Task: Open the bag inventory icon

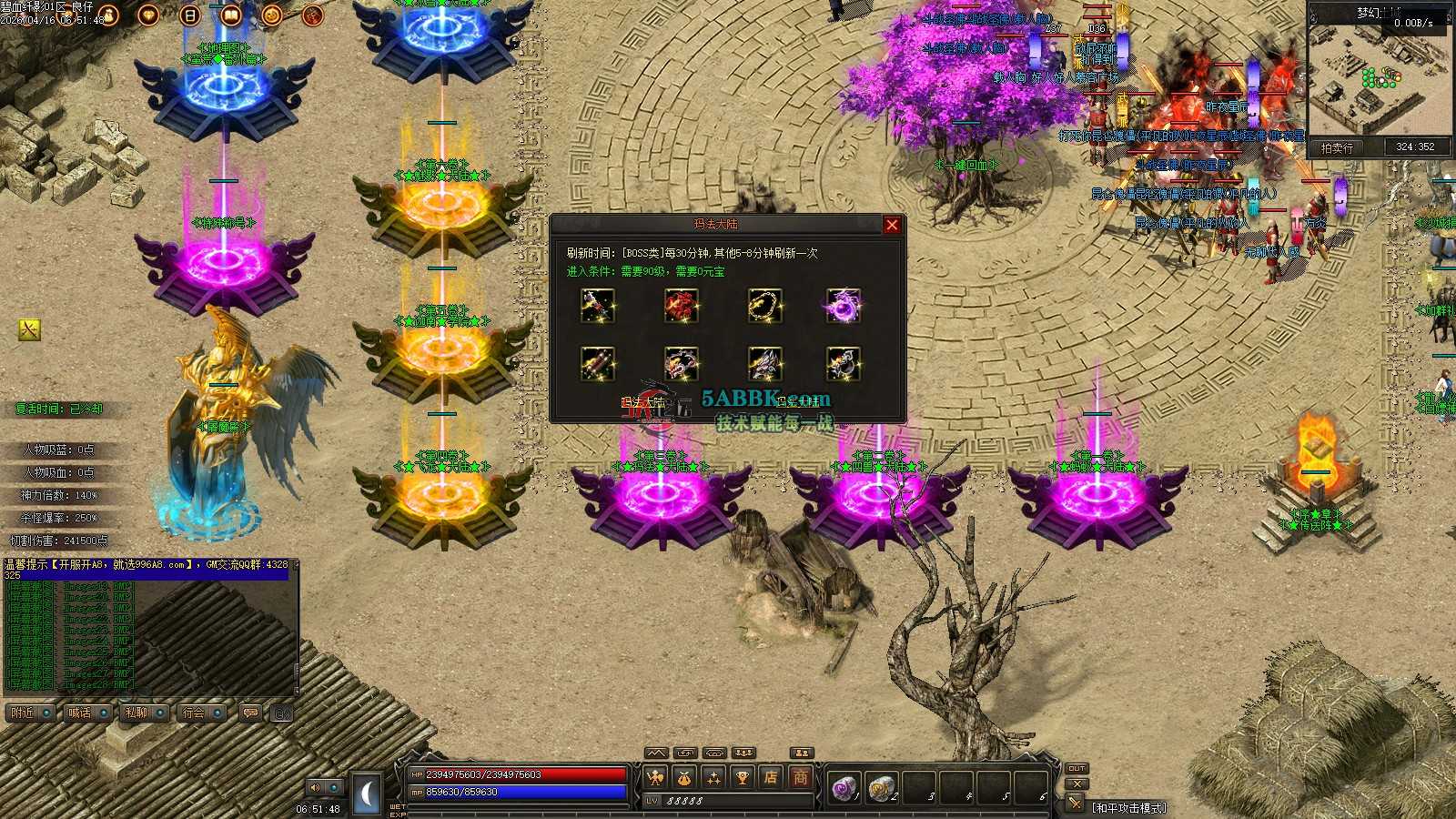Action: point(684,777)
